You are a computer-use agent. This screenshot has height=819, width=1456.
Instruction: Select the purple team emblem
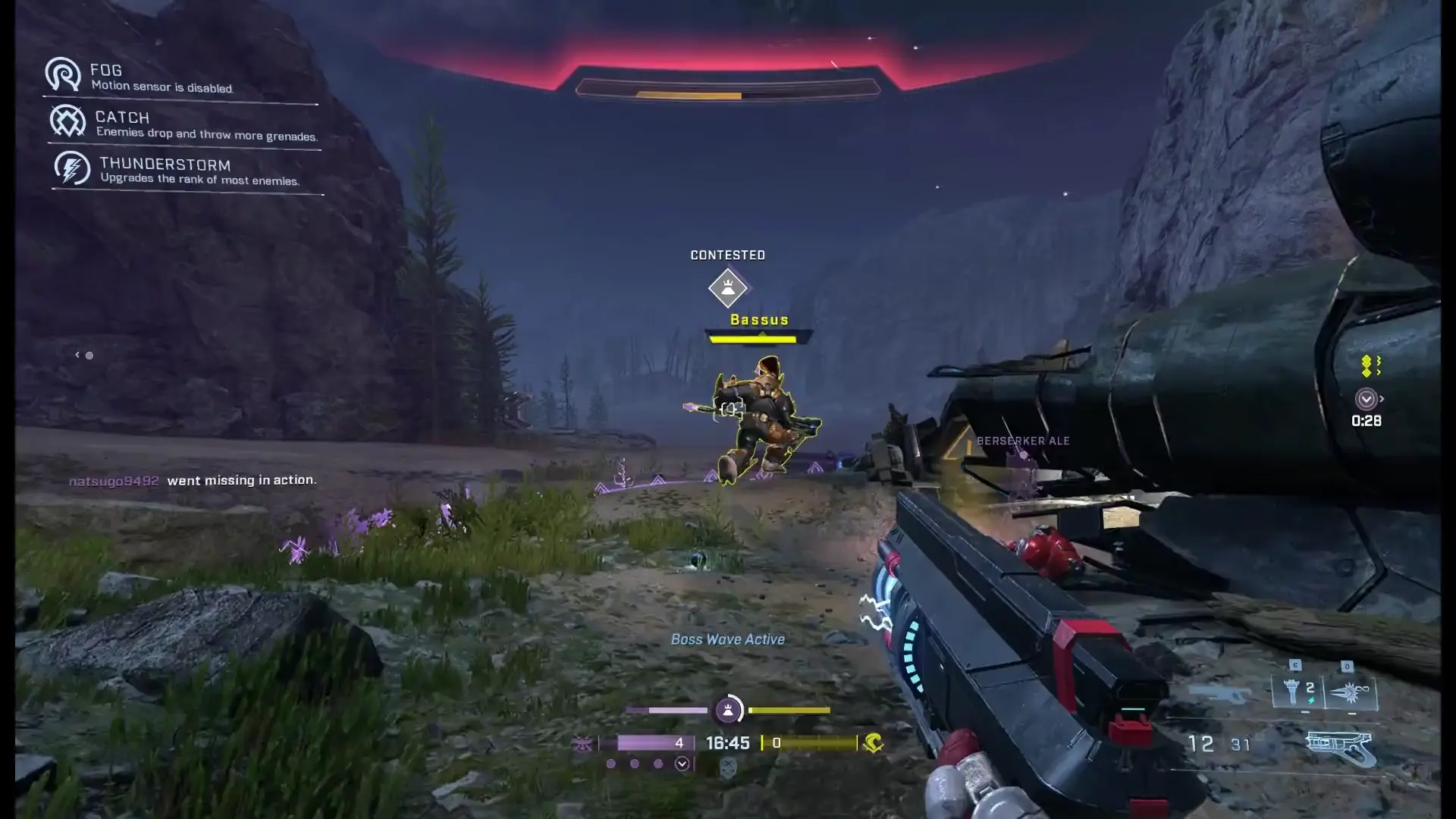coord(582,744)
